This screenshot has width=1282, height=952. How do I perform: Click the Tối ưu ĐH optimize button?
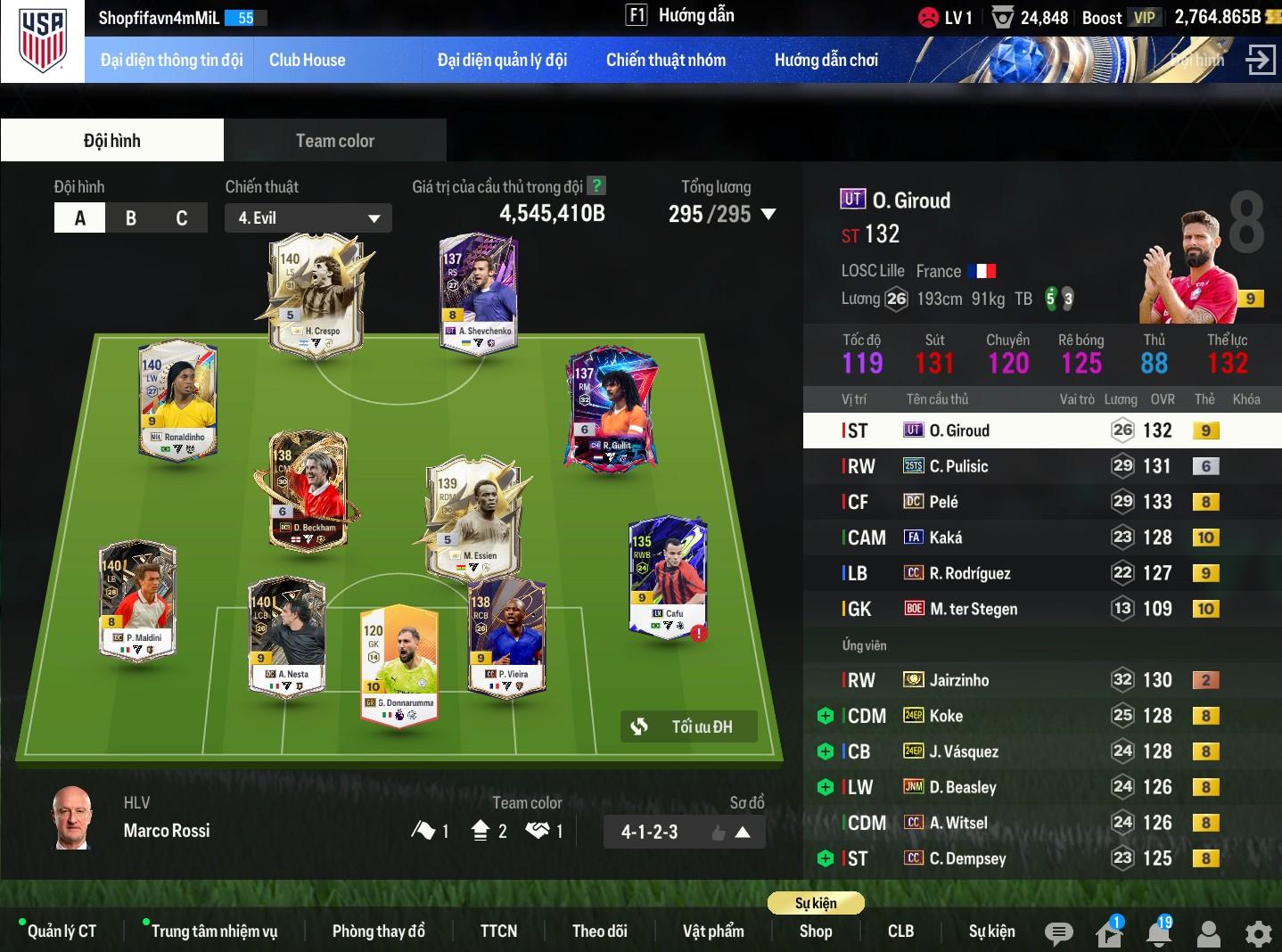688,726
